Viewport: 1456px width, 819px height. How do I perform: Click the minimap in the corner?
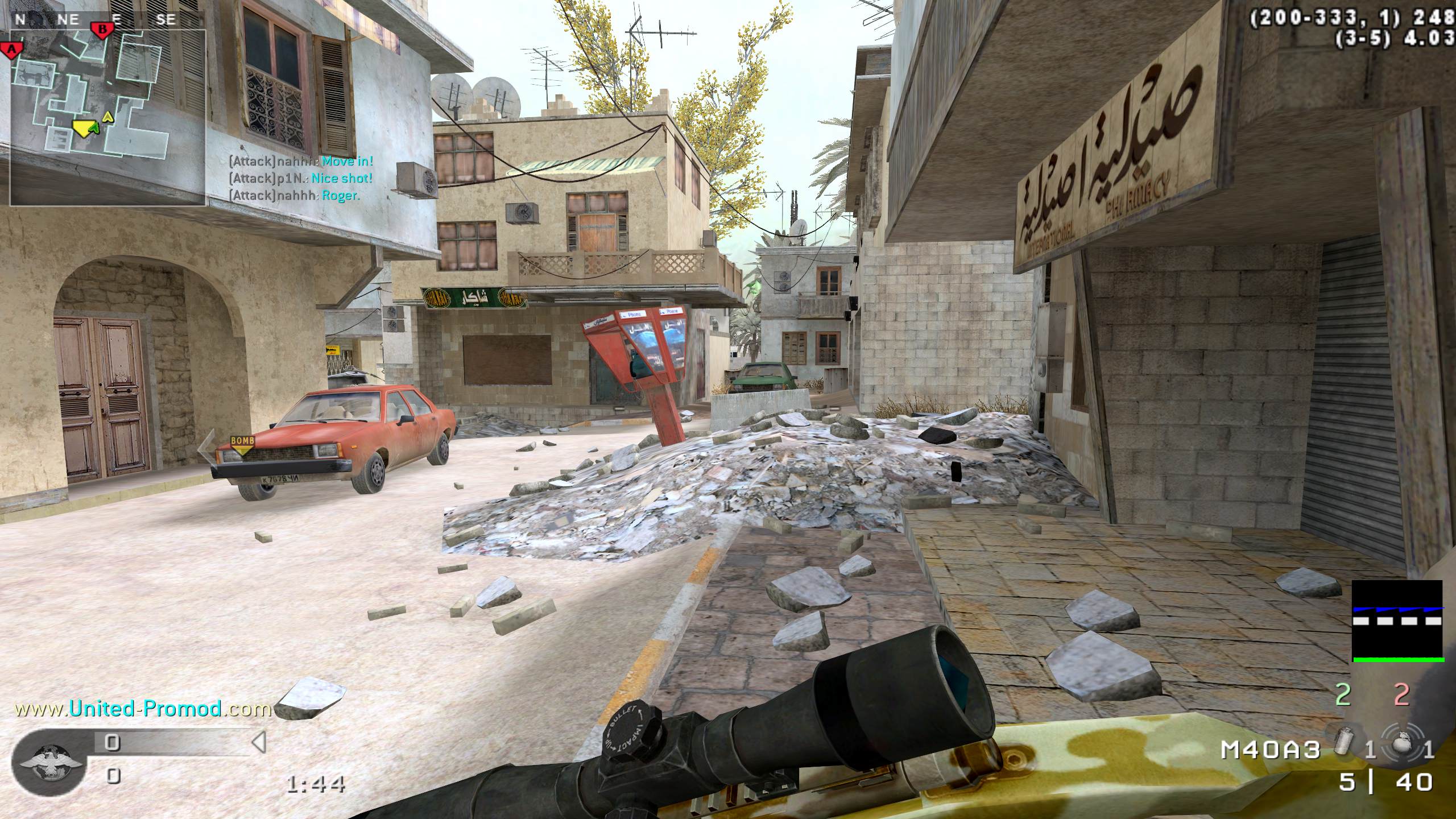coord(108,117)
